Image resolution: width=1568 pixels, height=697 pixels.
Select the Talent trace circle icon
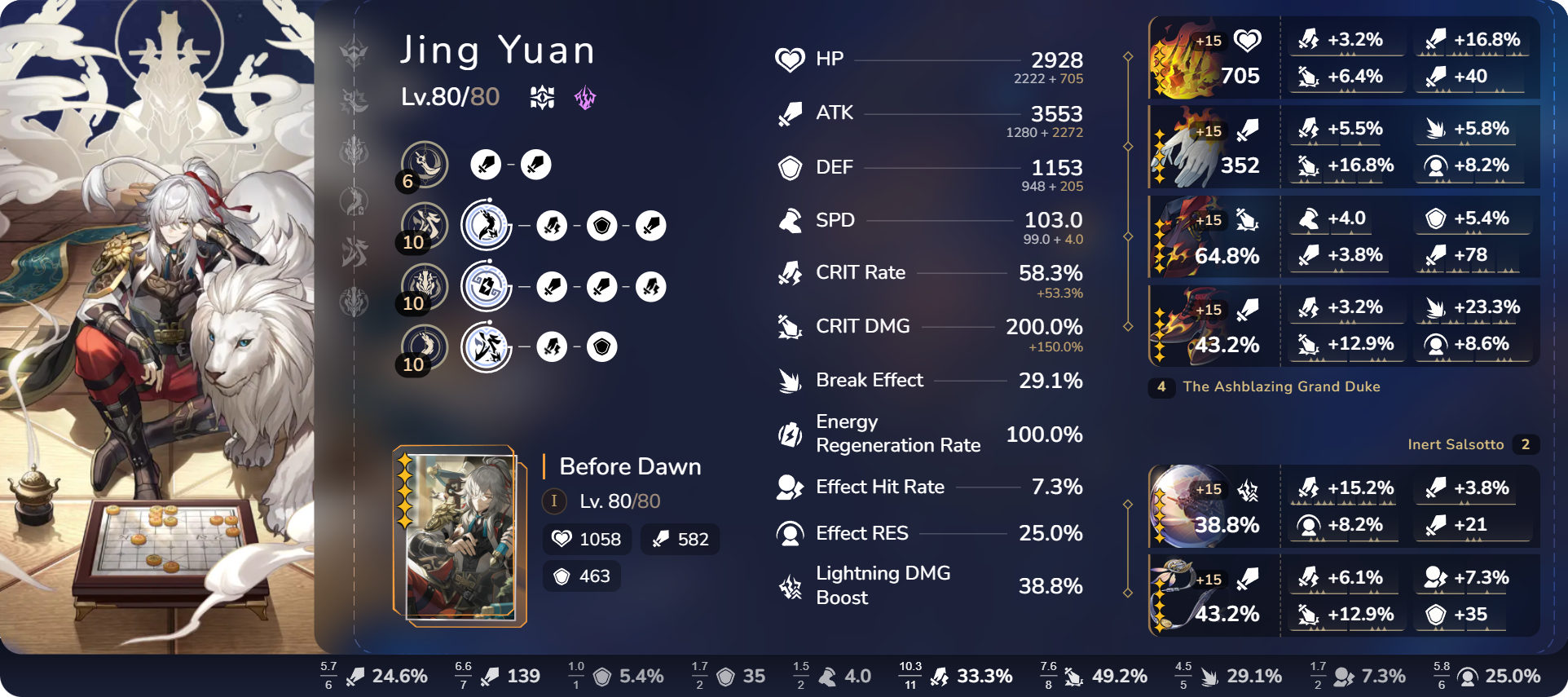(487, 347)
